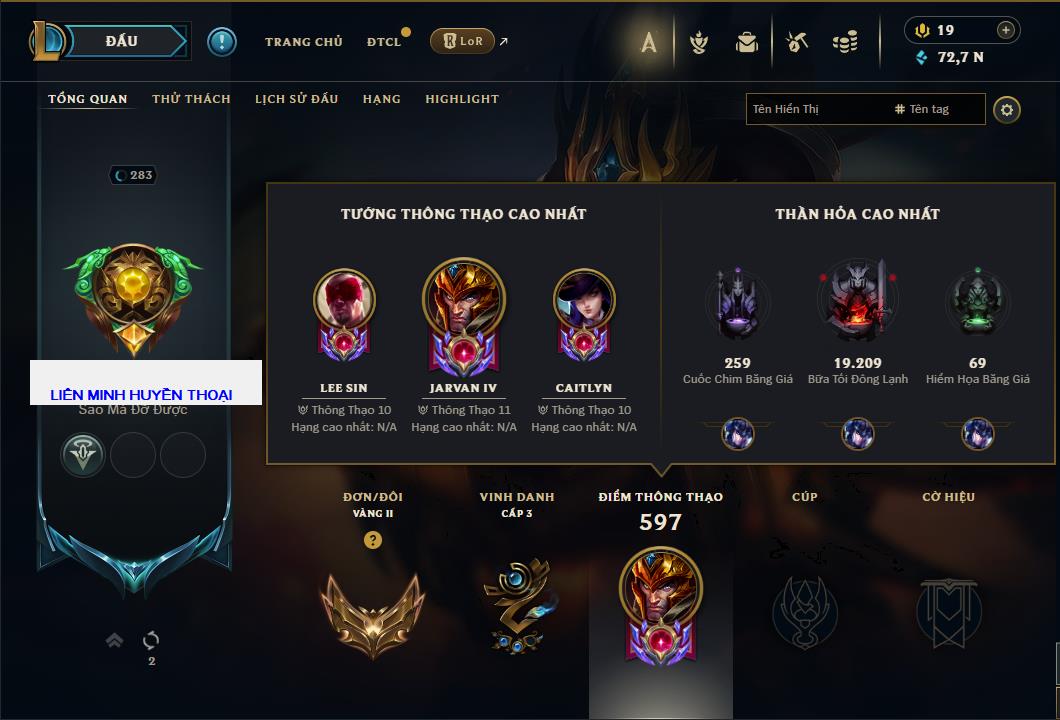The width and height of the screenshot is (1060, 720).
Task: Open the TRANG CHỦ home page
Action: click(x=303, y=42)
